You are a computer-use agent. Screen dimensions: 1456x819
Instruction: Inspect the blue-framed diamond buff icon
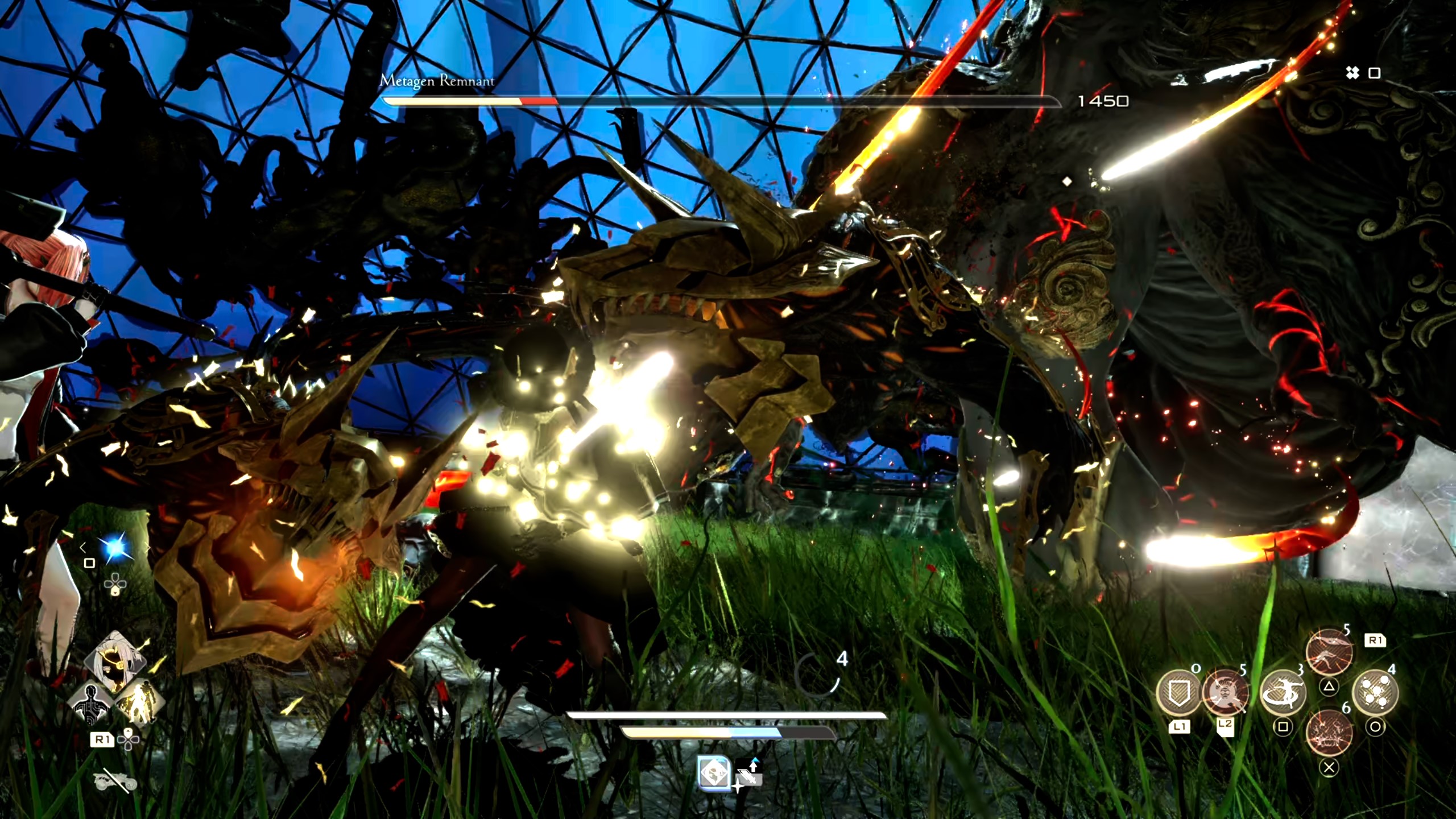pyautogui.click(x=714, y=774)
